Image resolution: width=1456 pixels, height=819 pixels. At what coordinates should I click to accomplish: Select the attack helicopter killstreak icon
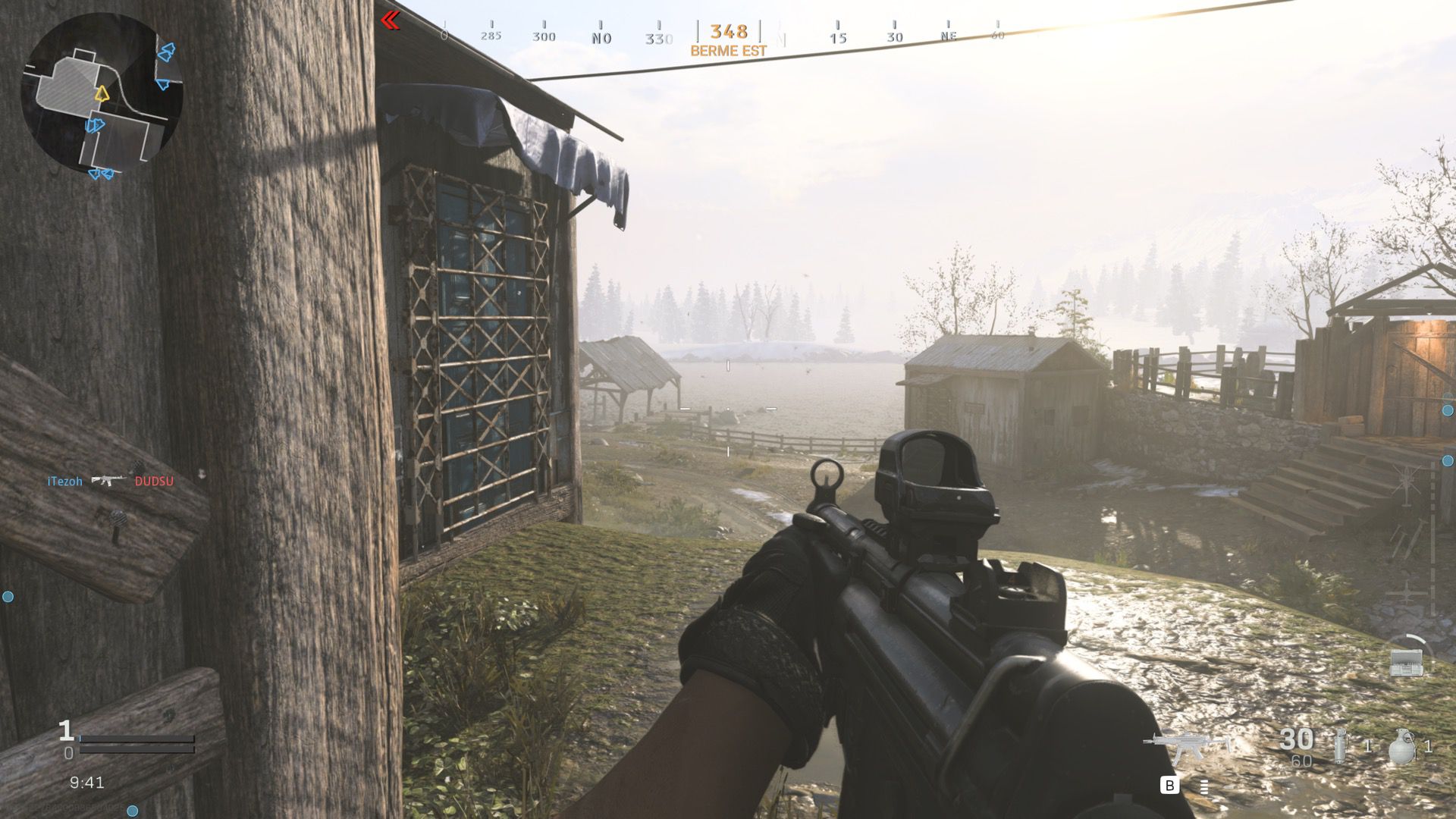[x=1405, y=484]
